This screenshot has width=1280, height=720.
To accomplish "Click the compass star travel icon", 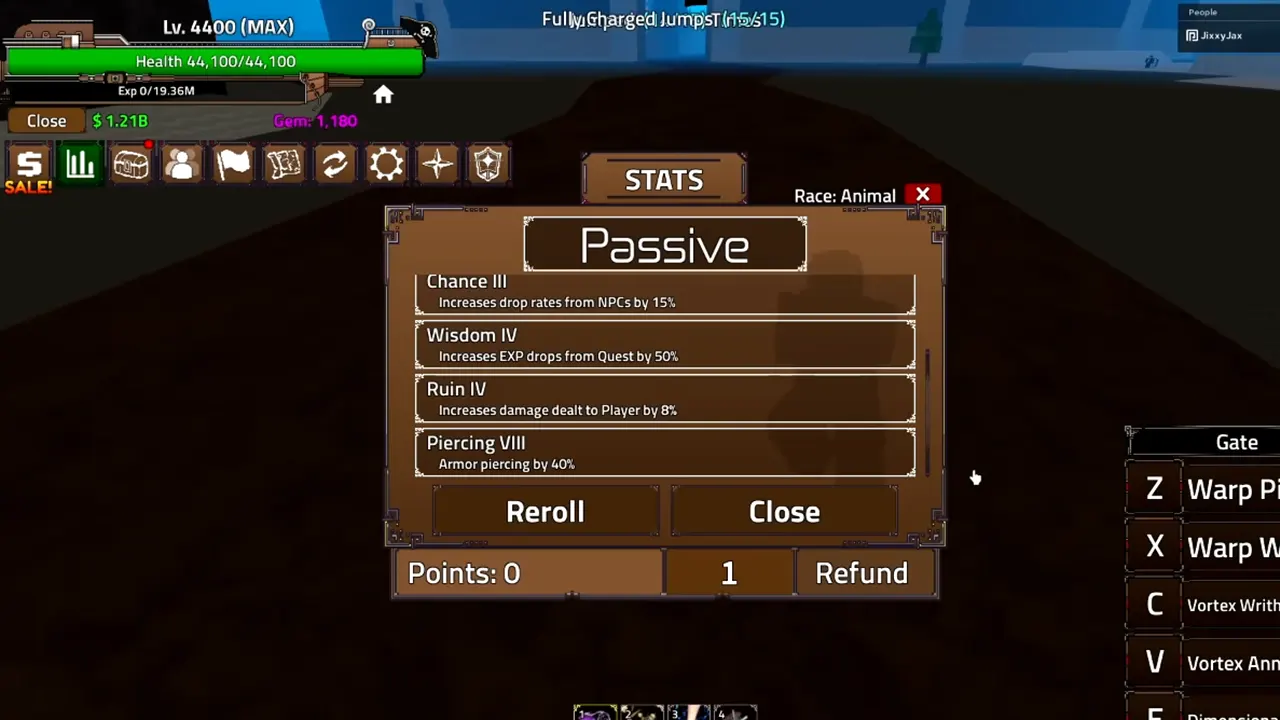I will 437,164.
